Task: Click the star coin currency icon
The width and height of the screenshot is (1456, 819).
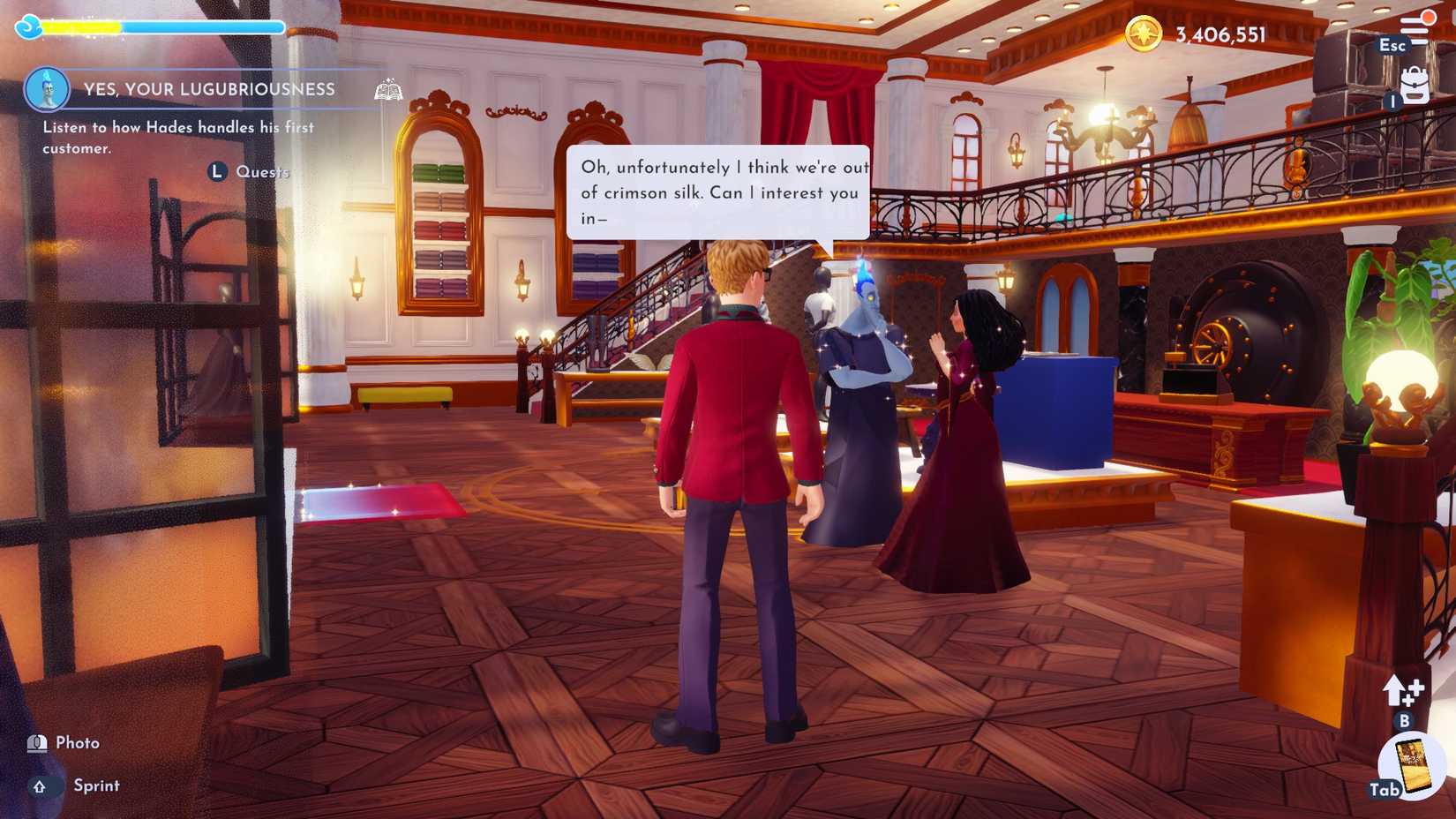Action: tap(1145, 35)
